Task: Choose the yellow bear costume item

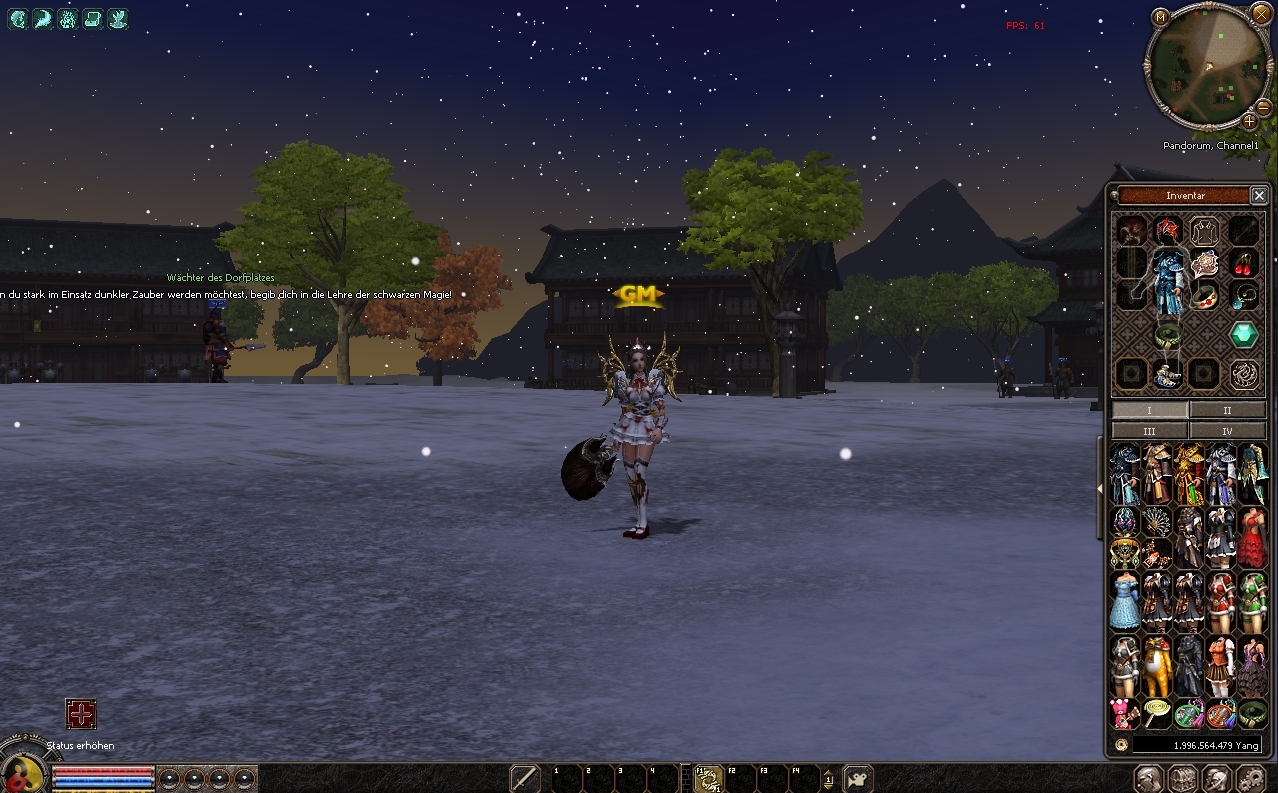Action: coord(1157,665)
